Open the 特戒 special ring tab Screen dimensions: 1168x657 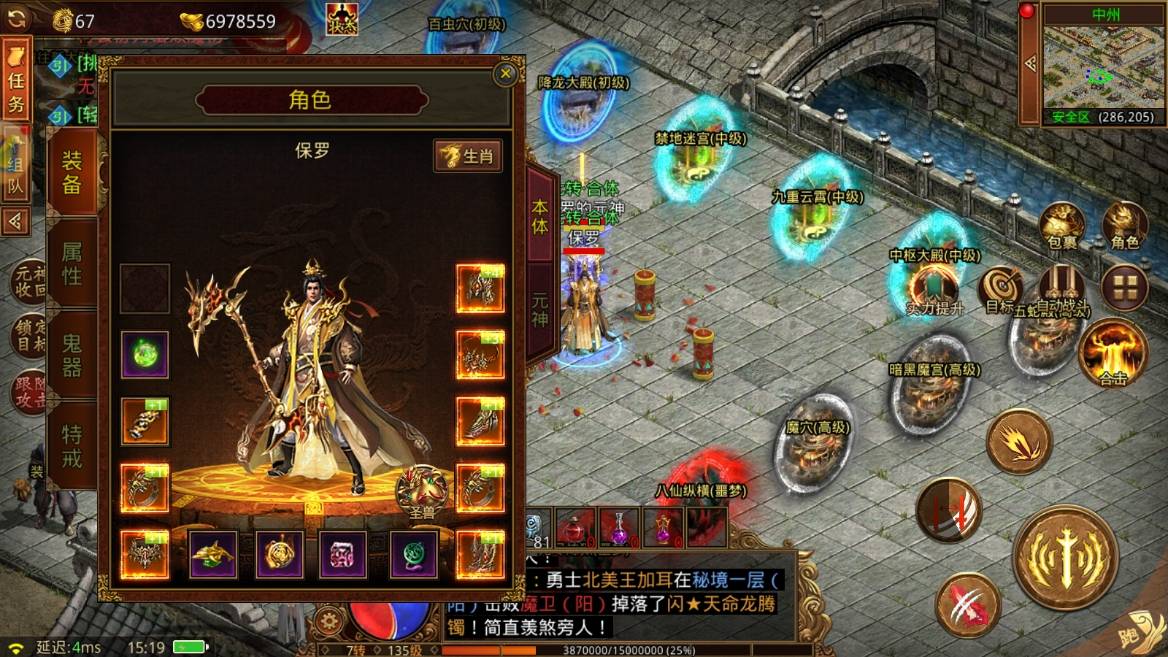click(72, 445)
